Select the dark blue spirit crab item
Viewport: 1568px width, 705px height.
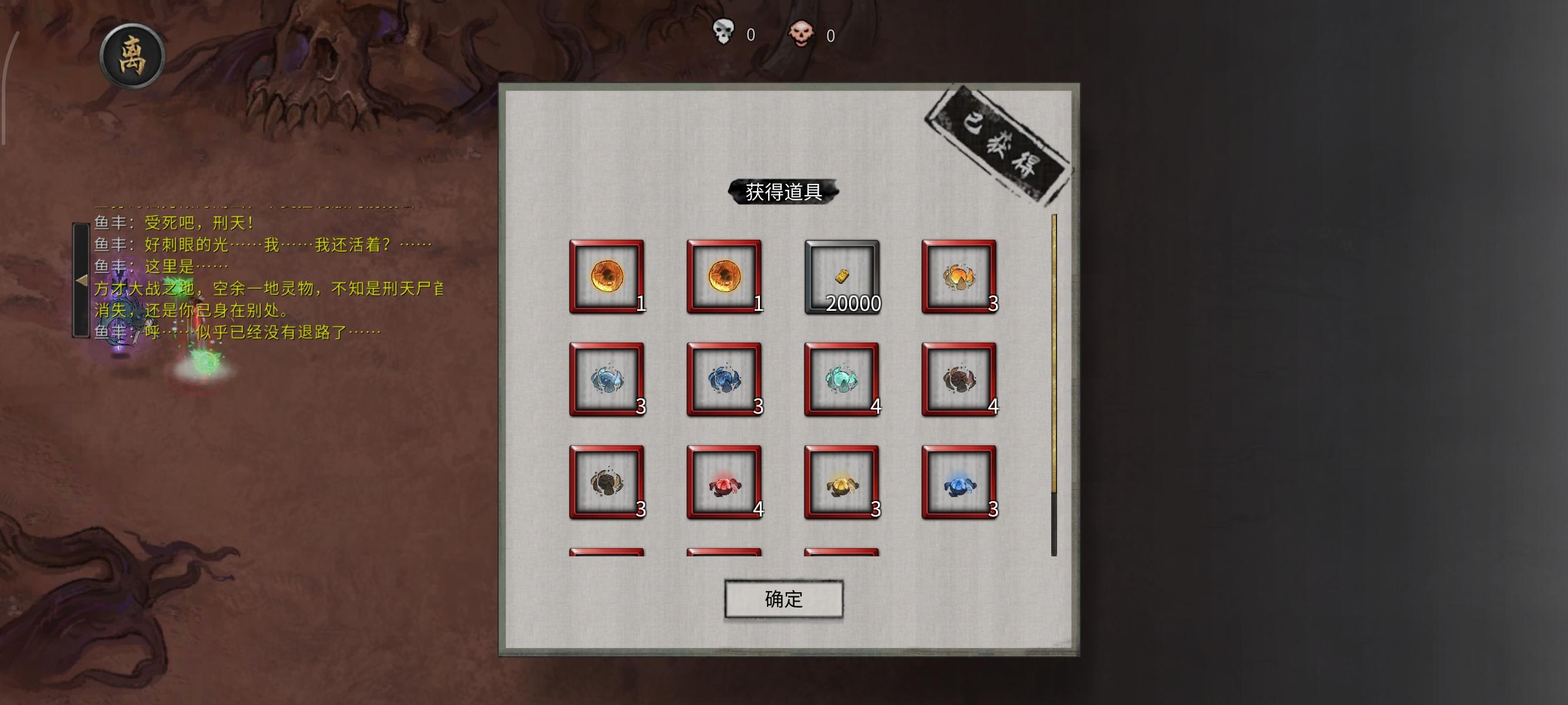[723, 379]
